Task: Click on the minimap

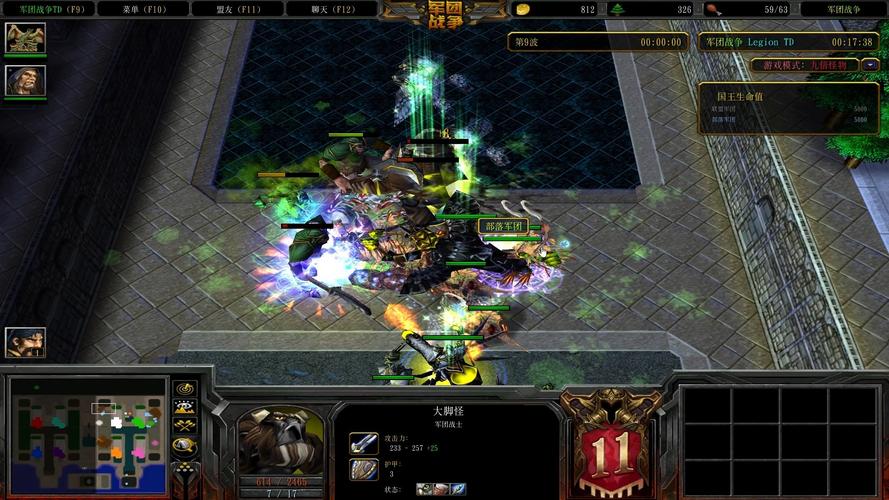Action: tap(88, 433)
